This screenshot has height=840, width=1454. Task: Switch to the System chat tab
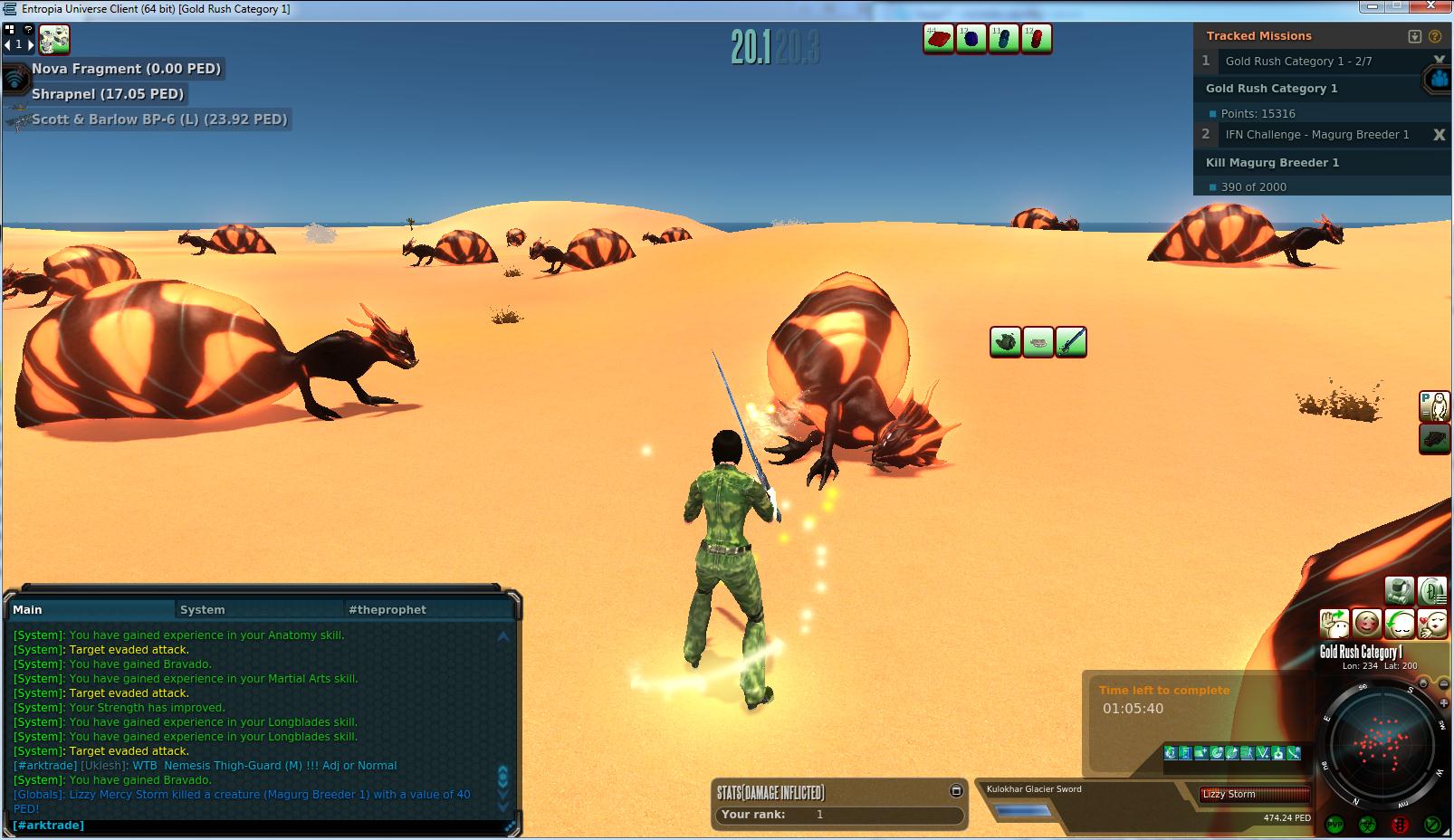point(202,610)
